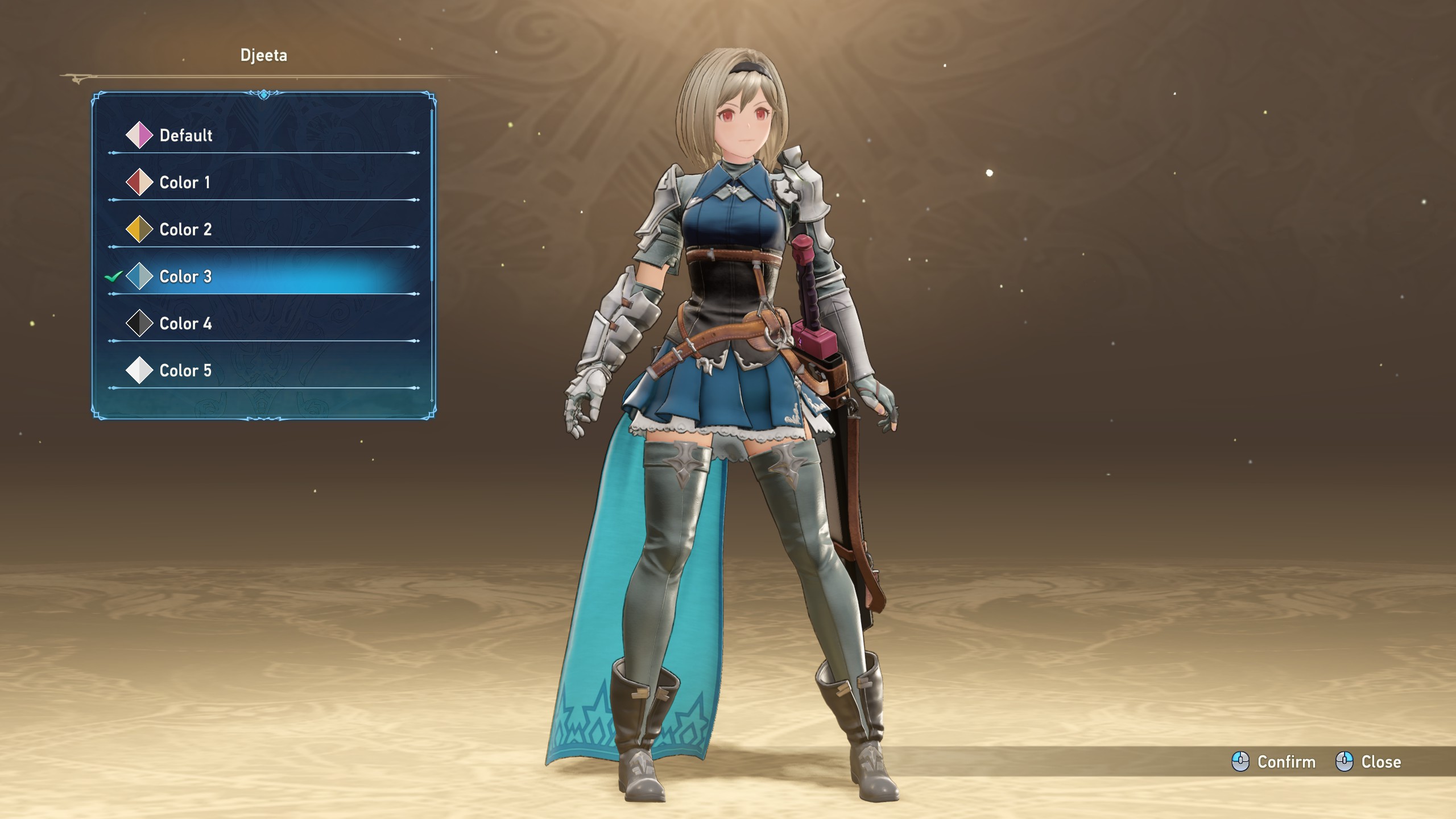
Task: Close the color selection screen
Action: (x=1368, y=762)
